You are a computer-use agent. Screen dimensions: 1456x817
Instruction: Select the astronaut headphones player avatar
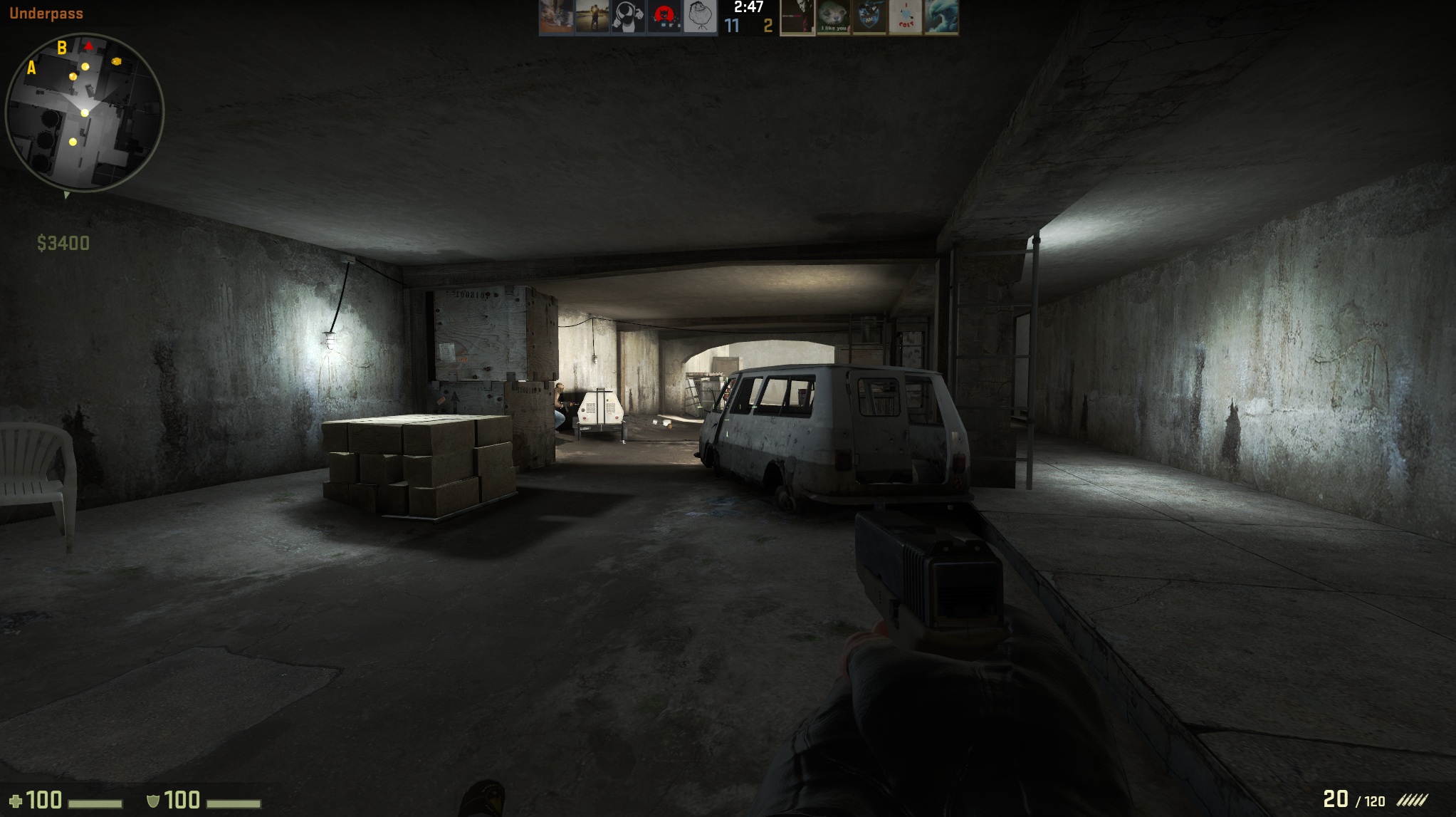[627, 16]
